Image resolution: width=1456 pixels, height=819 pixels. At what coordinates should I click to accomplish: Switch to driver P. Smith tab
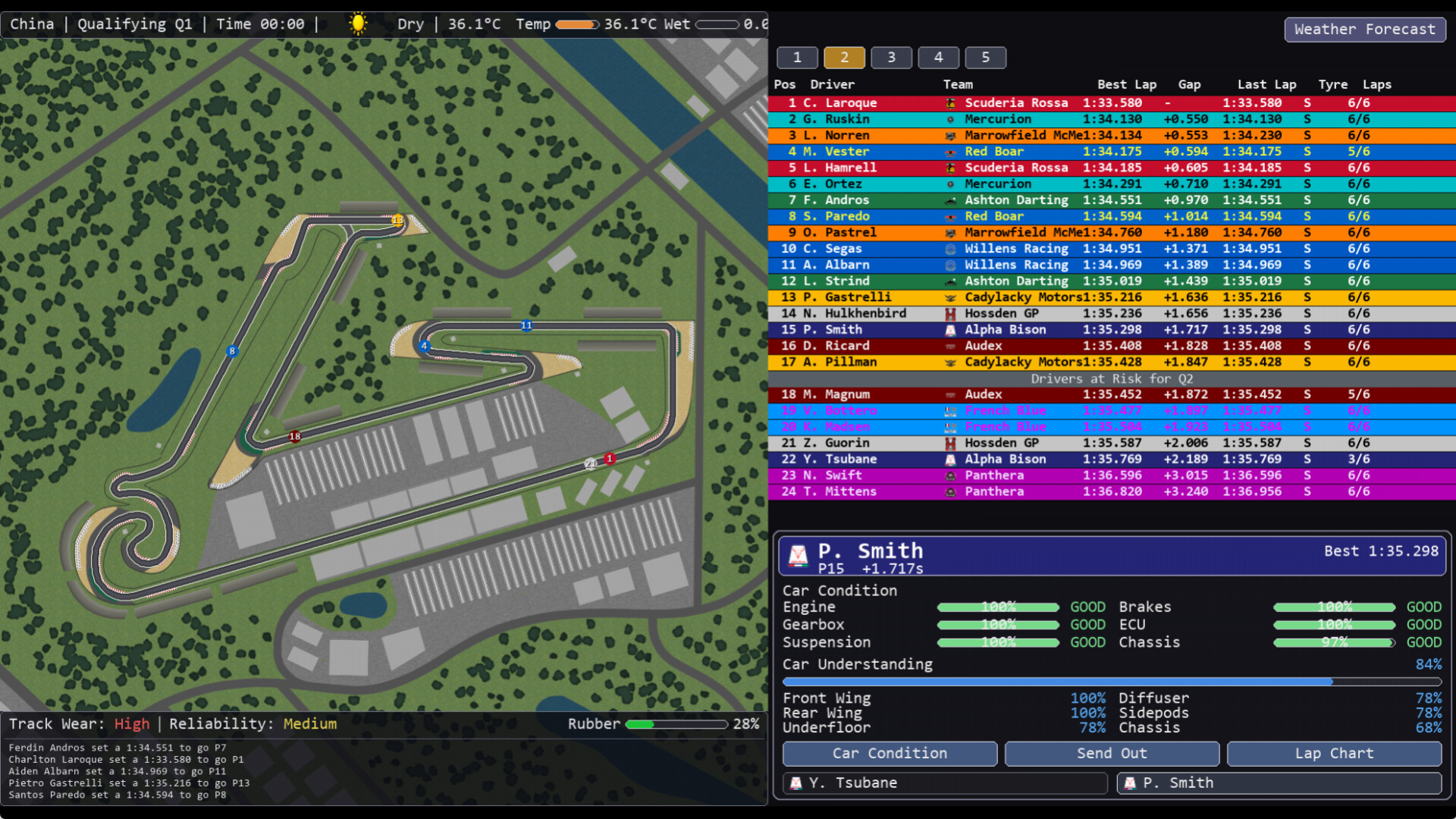pos(1279,783)
